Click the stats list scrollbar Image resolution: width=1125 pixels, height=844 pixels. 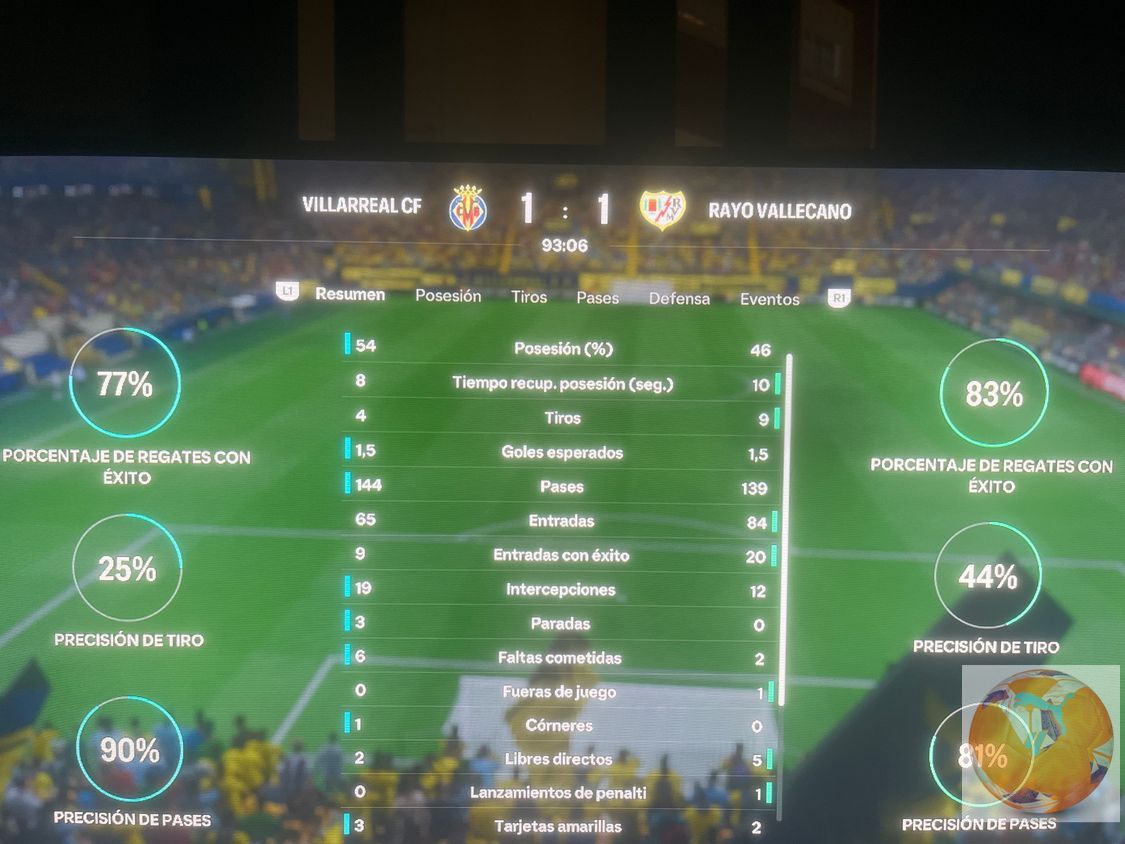click(x=788, y=530)
